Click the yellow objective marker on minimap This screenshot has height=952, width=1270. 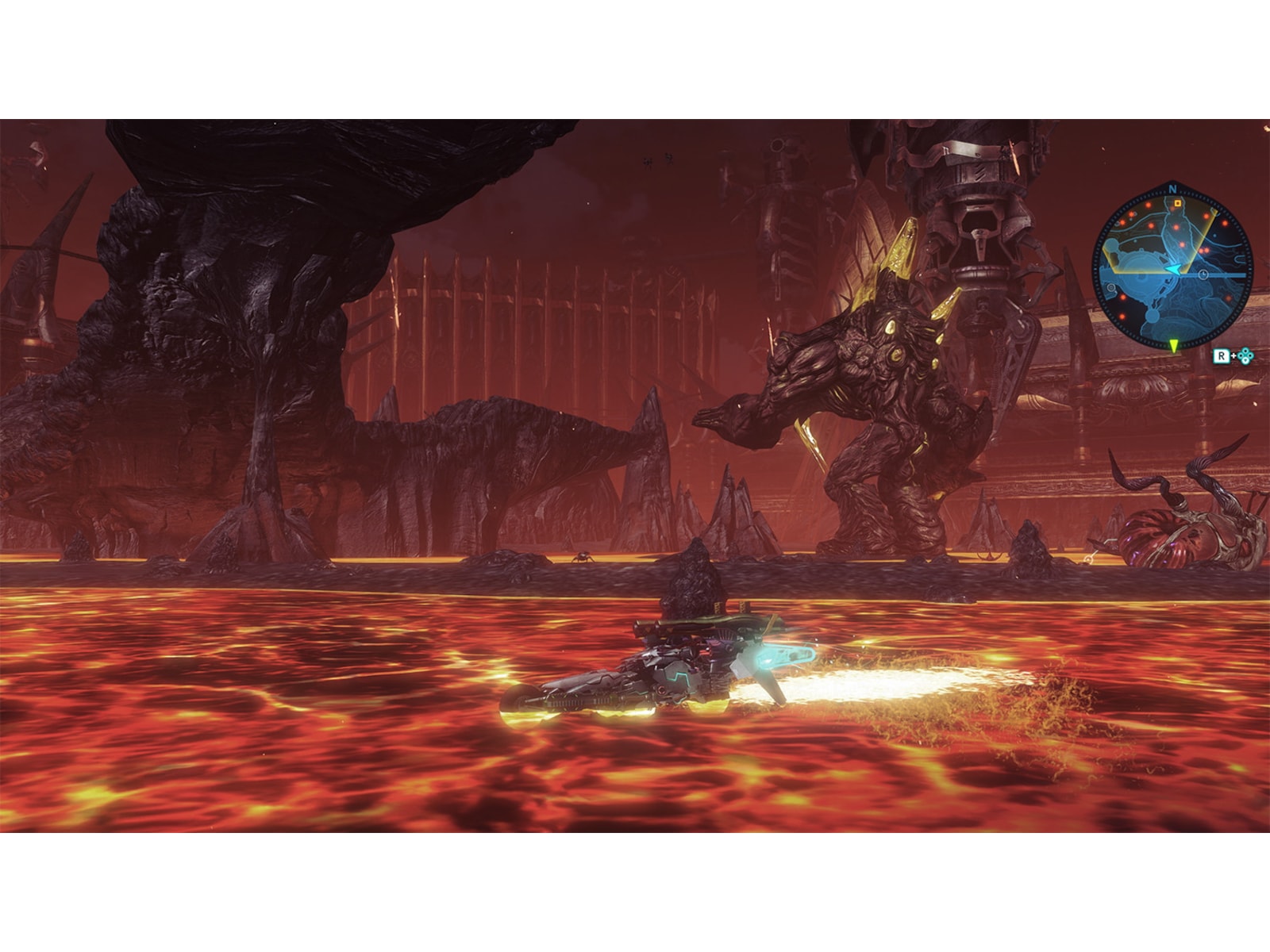pos(1177,202)
